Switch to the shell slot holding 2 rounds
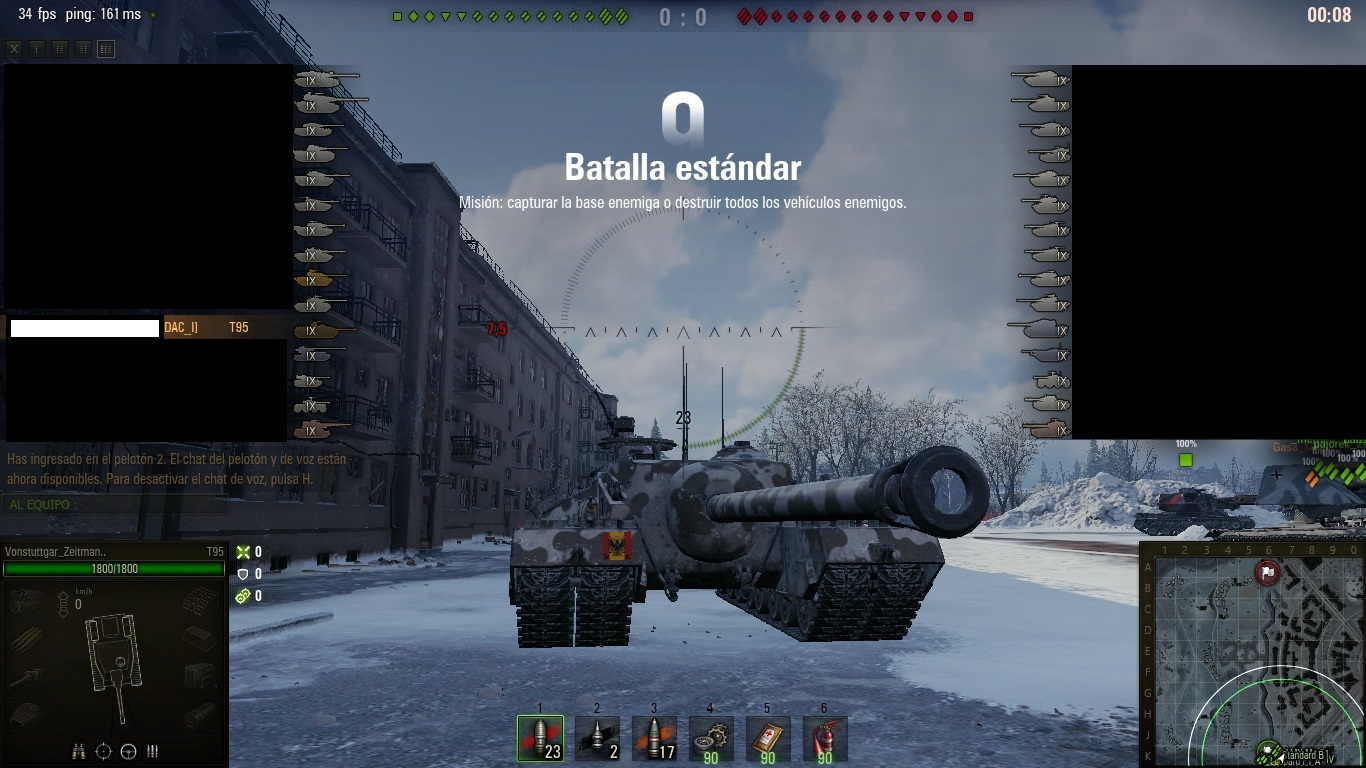The width and height of the screenshot is (1366, 768). 597,738
